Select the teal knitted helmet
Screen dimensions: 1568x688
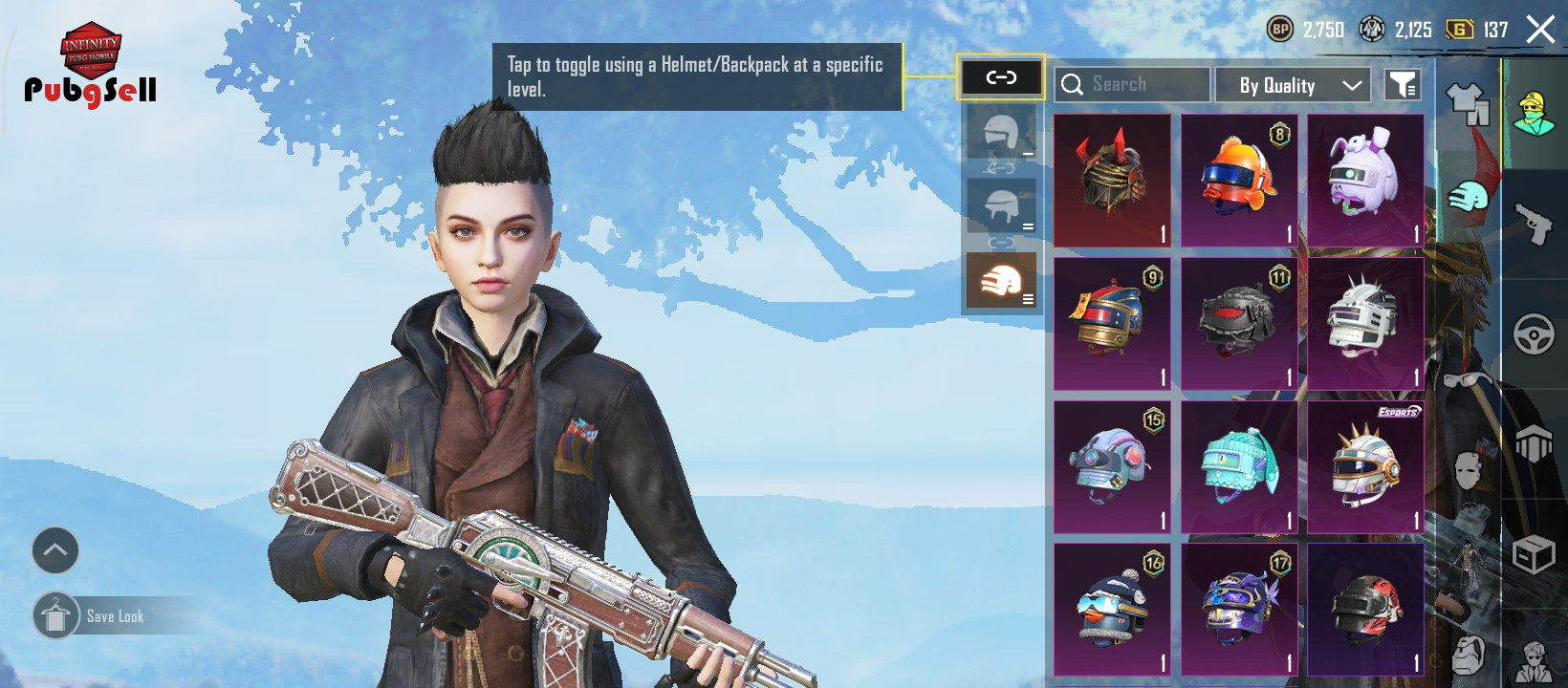[x=1239, y=467]
